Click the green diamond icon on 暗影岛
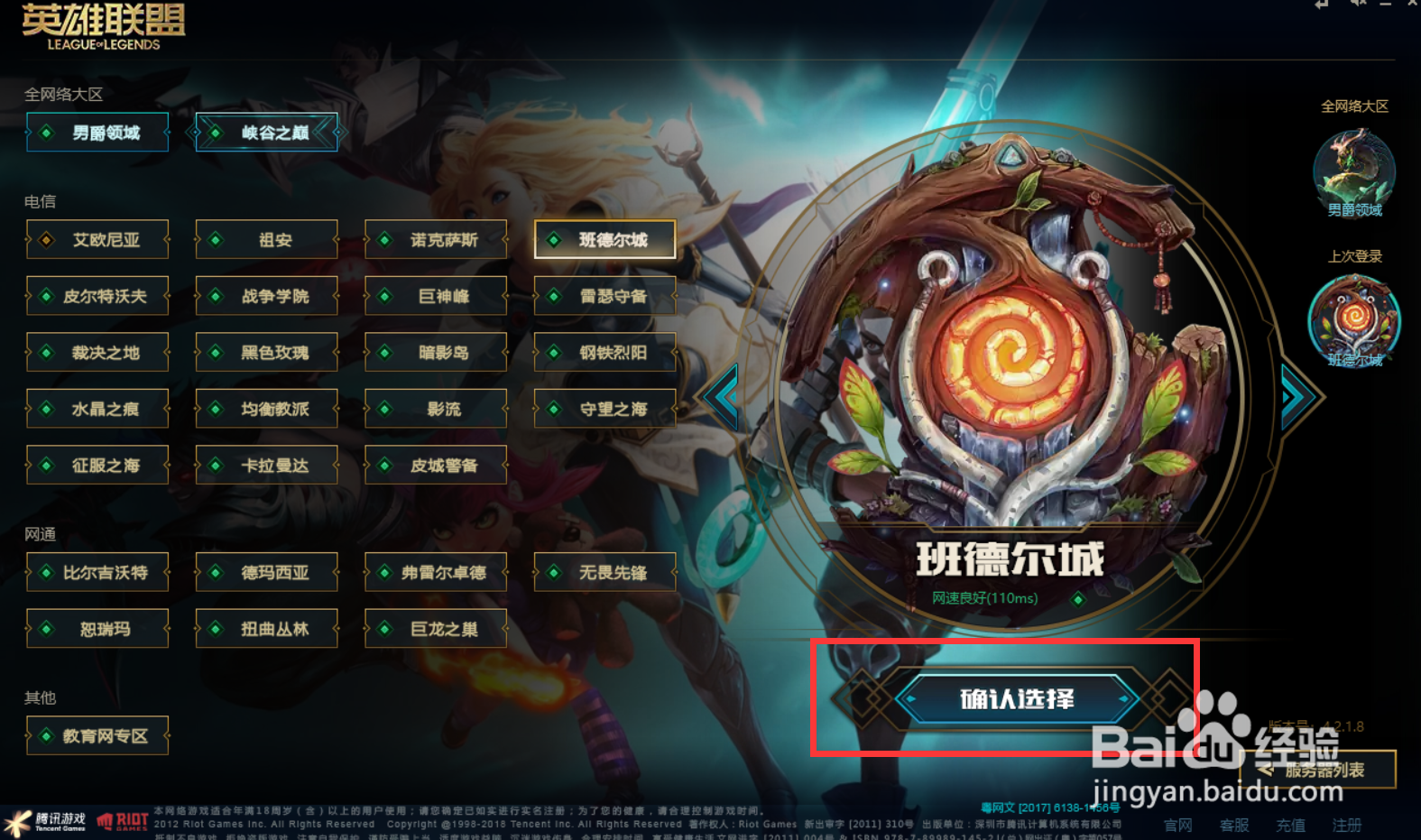The height and width of the screenshot is (840, 1421). click(383, 352)
